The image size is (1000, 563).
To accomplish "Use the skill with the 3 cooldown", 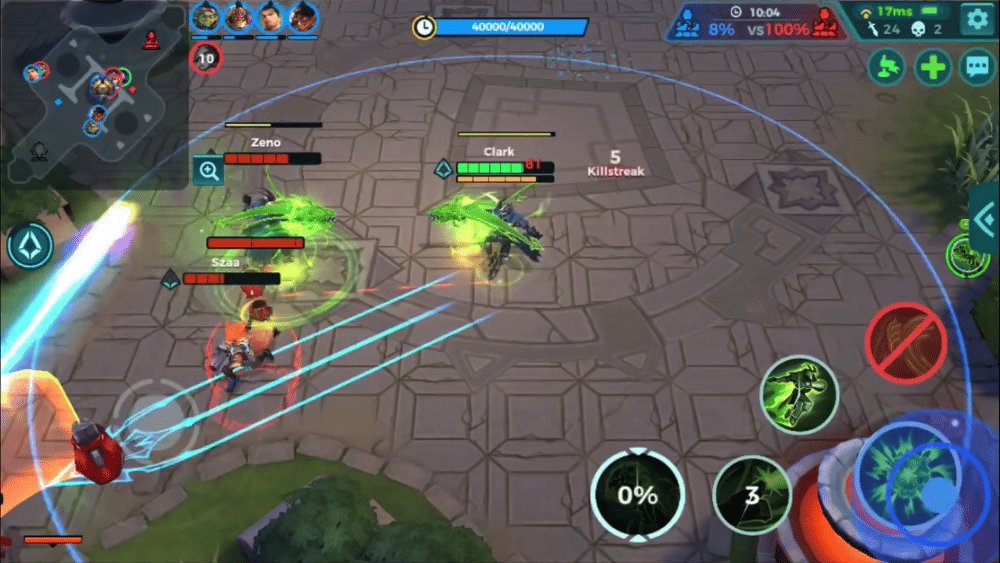I will click(752, 495).
